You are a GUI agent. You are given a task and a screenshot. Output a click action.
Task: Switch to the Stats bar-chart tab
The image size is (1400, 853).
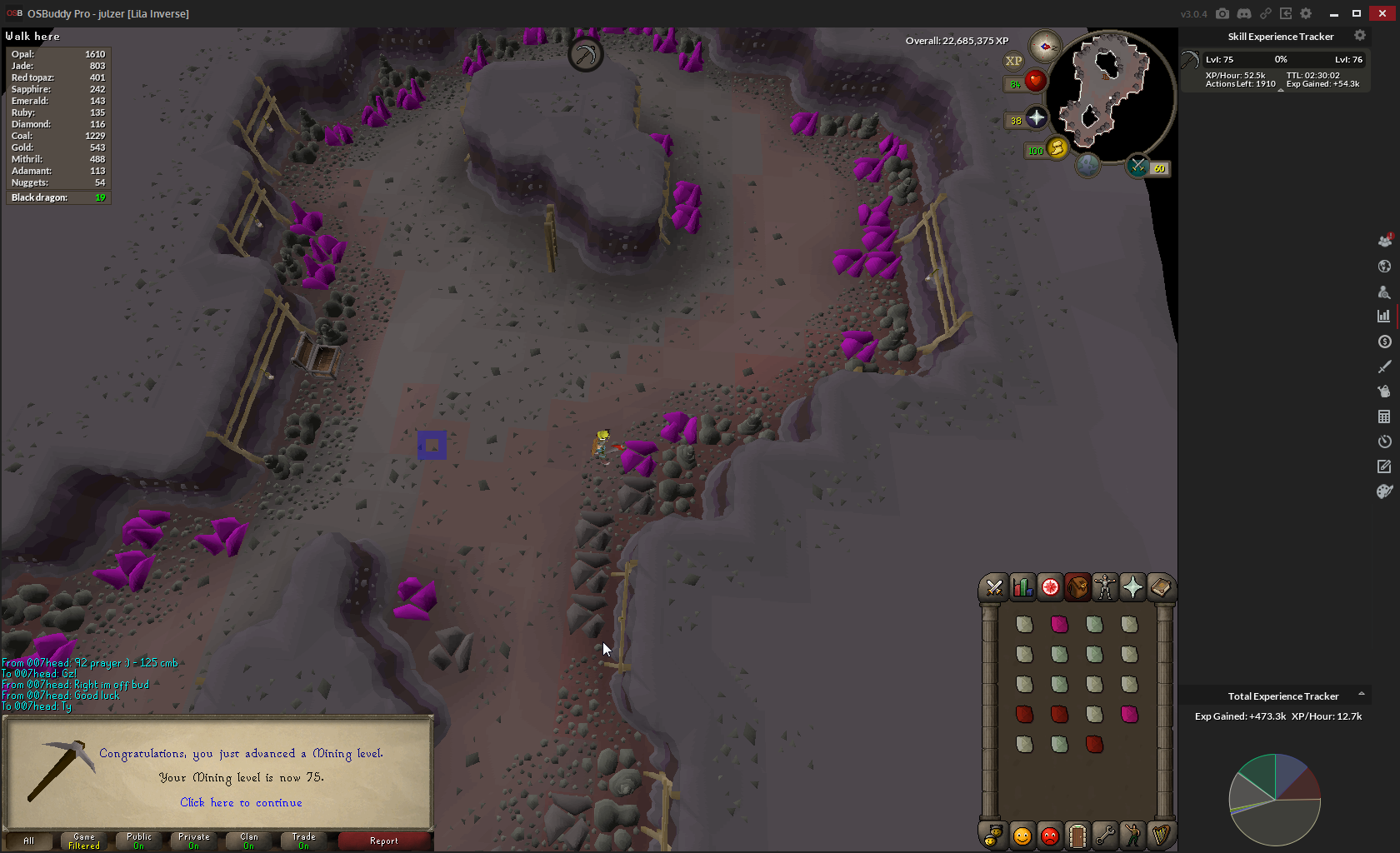coord(1022,588)
